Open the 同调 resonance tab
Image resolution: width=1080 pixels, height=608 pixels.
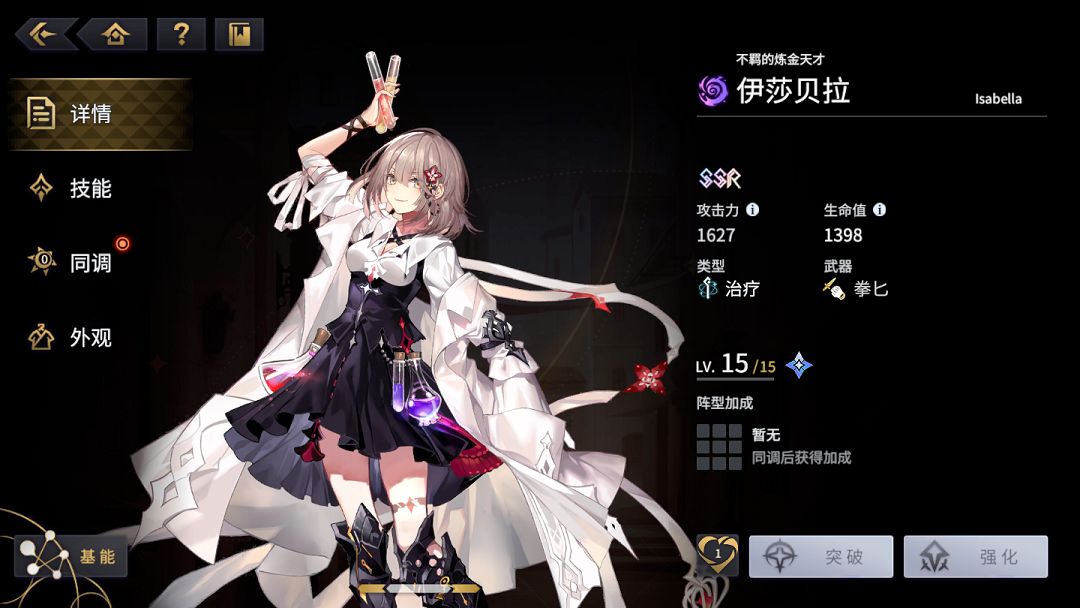(88, 263)
